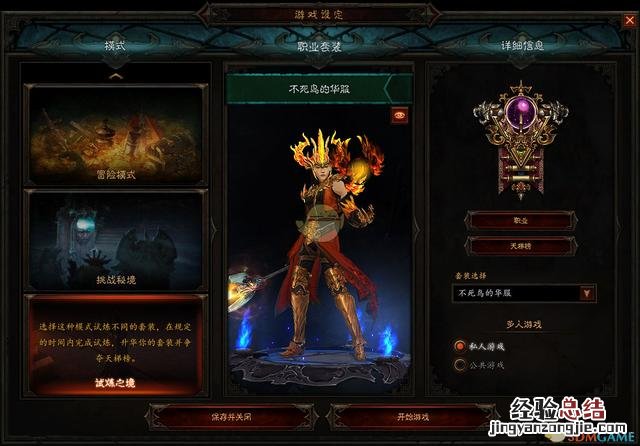Click the up arrow above the mode list

(x=116, y=75)
